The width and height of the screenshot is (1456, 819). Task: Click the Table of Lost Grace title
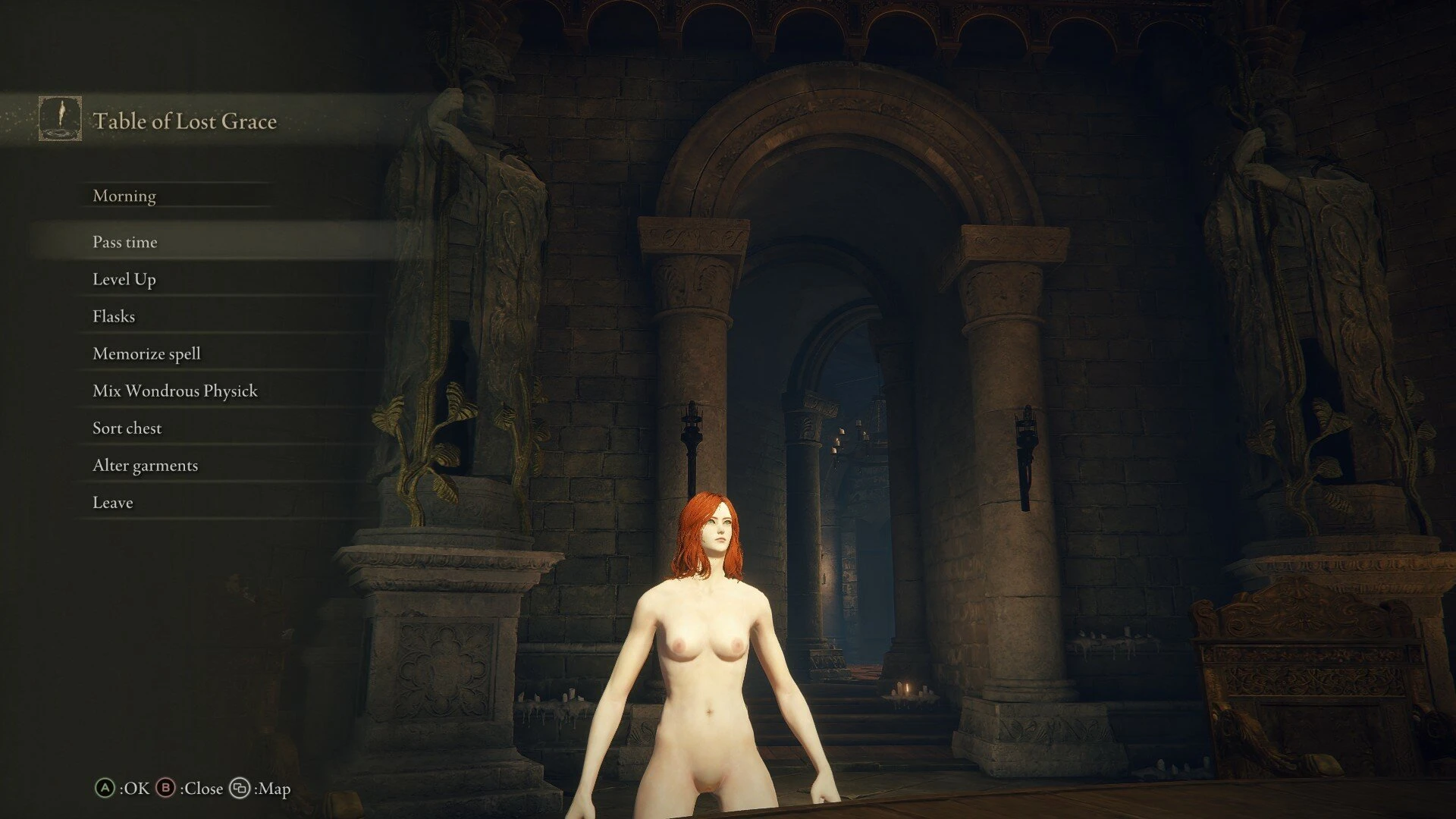tap(184, 121)
